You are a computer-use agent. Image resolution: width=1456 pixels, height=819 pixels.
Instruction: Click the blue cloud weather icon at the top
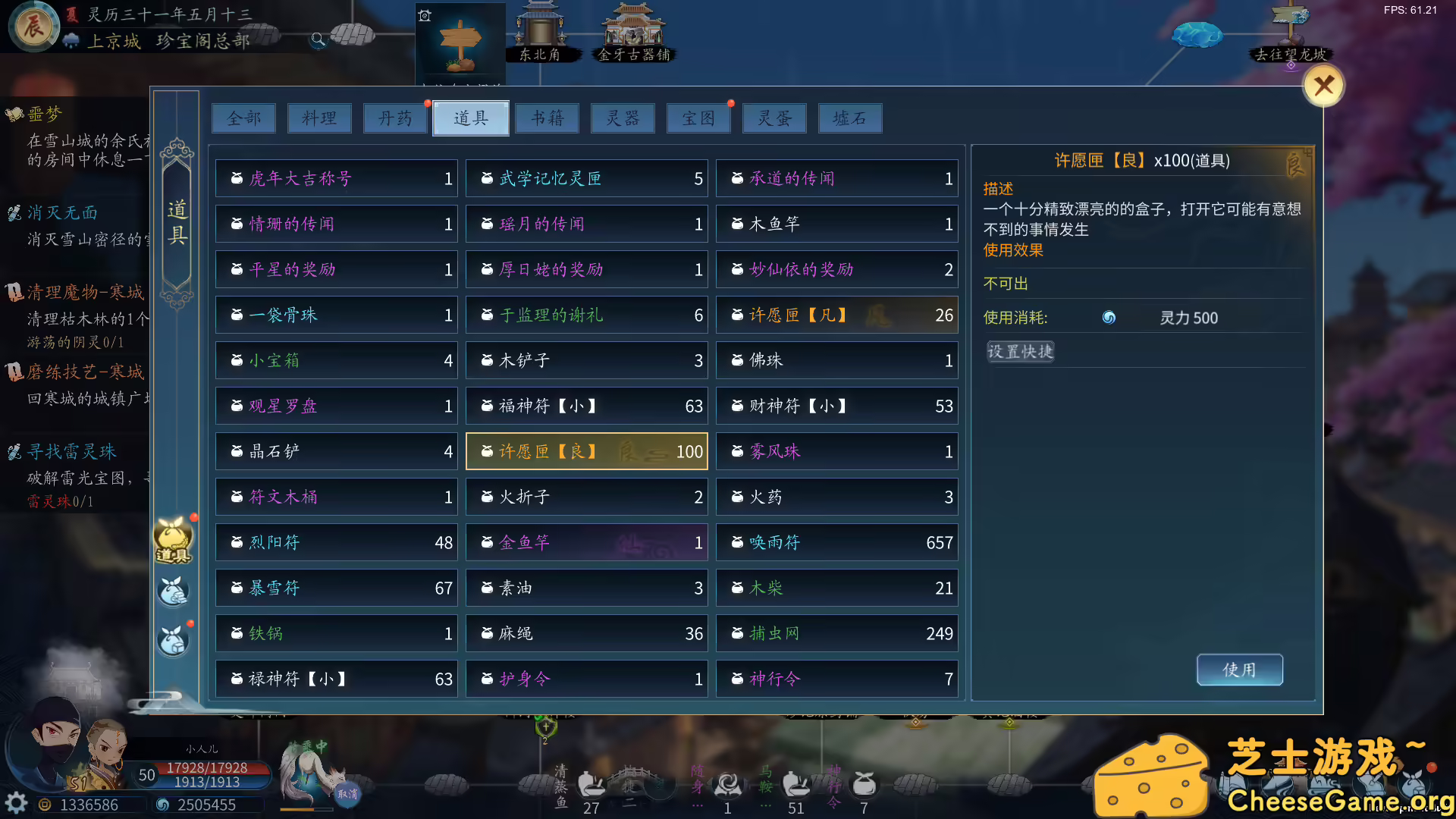pyautogui.click(x=1197, y=34)
